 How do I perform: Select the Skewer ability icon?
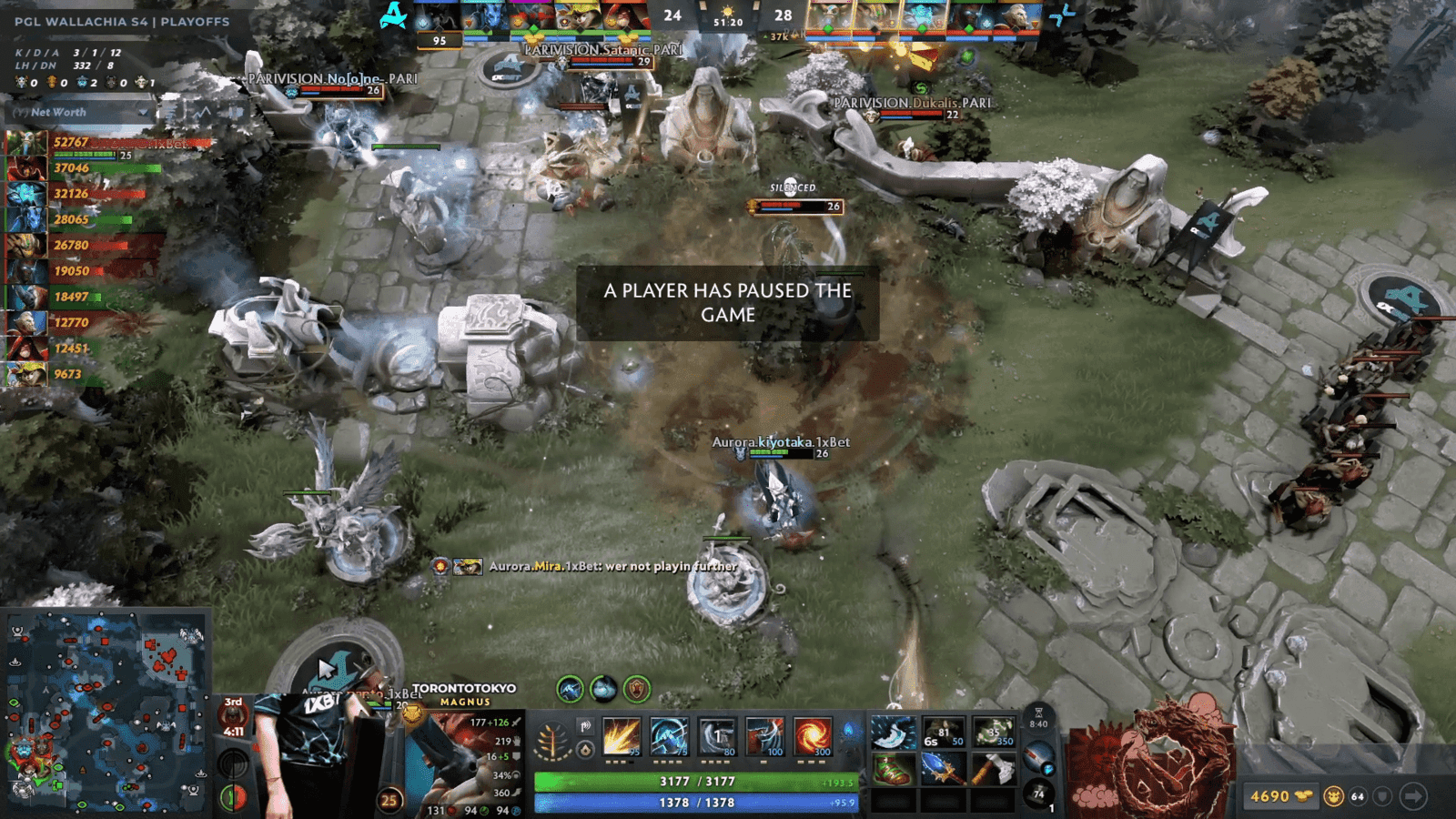click(x=717, y=737)
